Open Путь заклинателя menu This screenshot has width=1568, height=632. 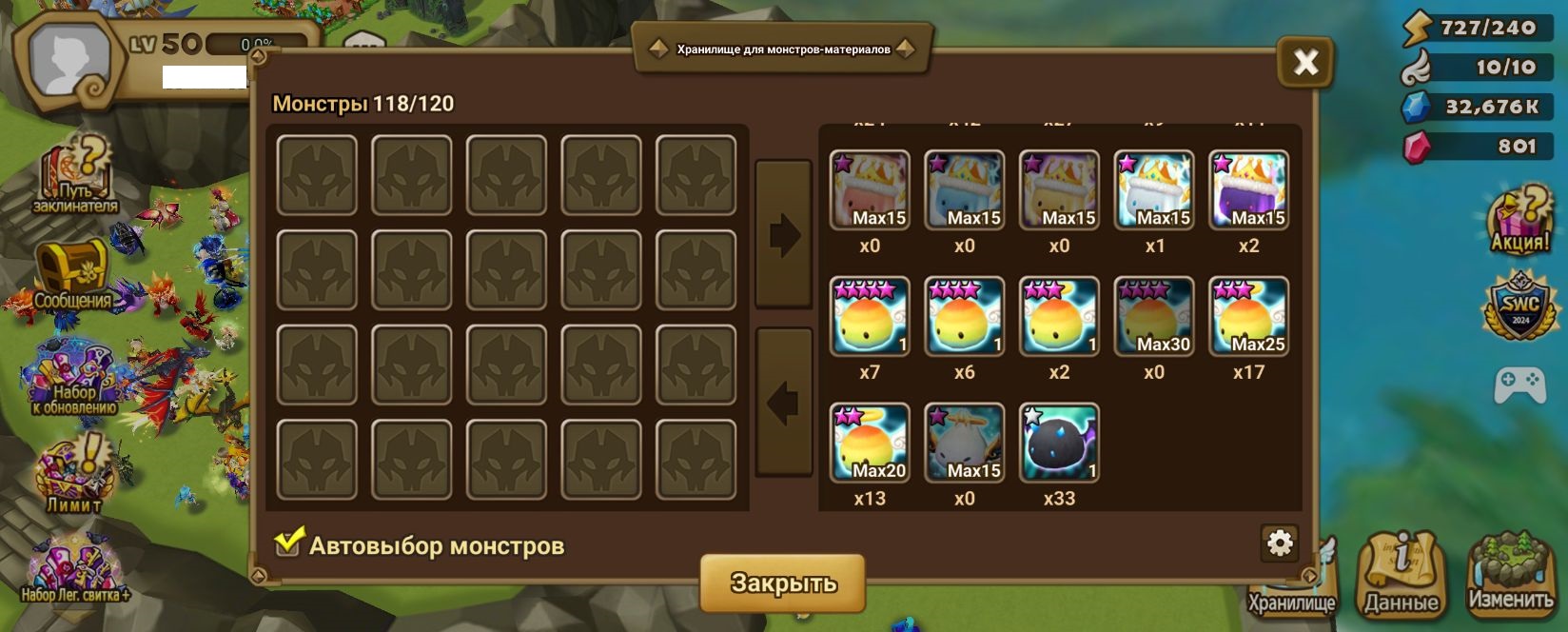tap(75, 176)
